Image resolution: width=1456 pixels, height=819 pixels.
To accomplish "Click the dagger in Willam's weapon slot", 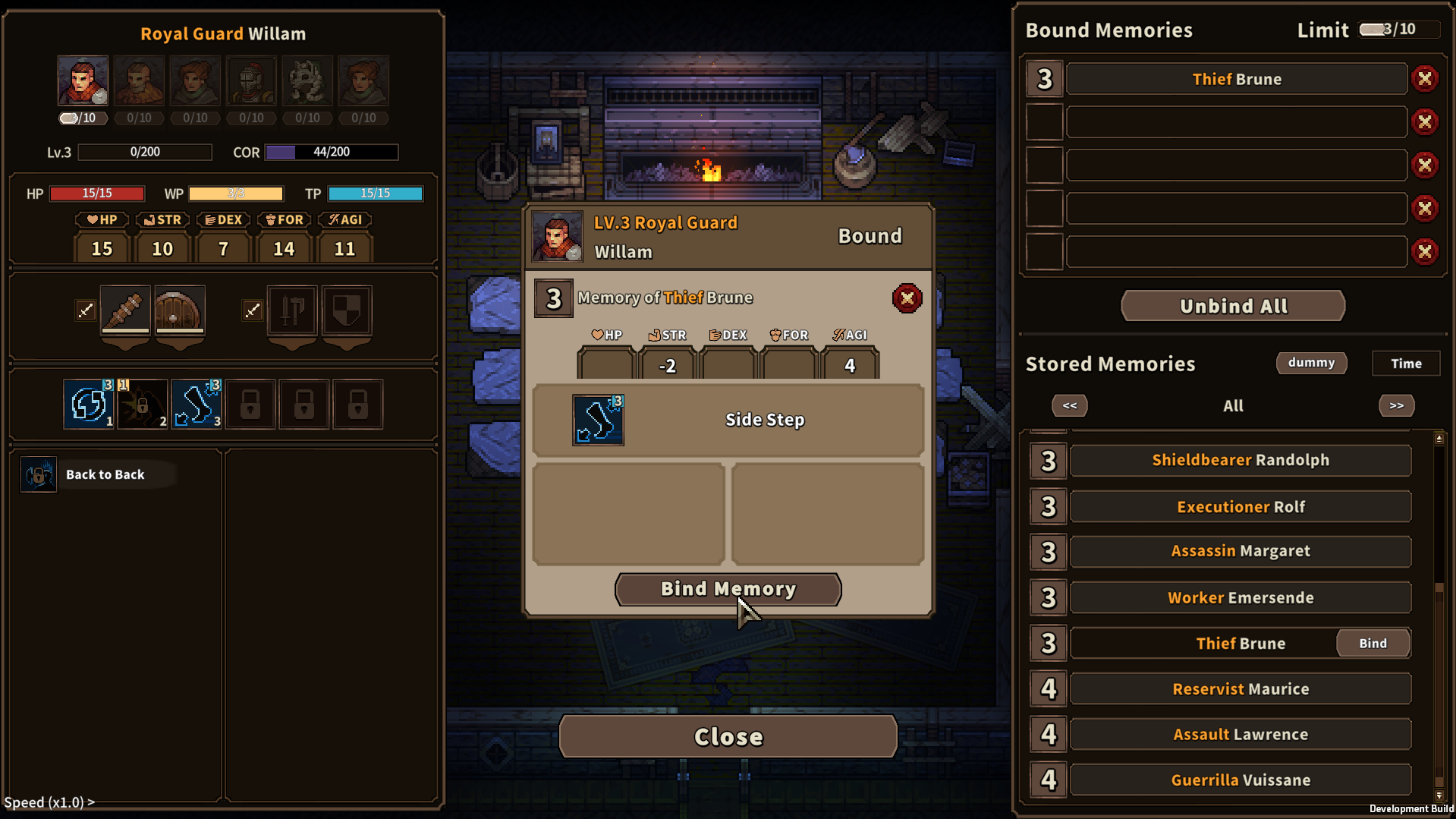I will click(x=124, y=311).
